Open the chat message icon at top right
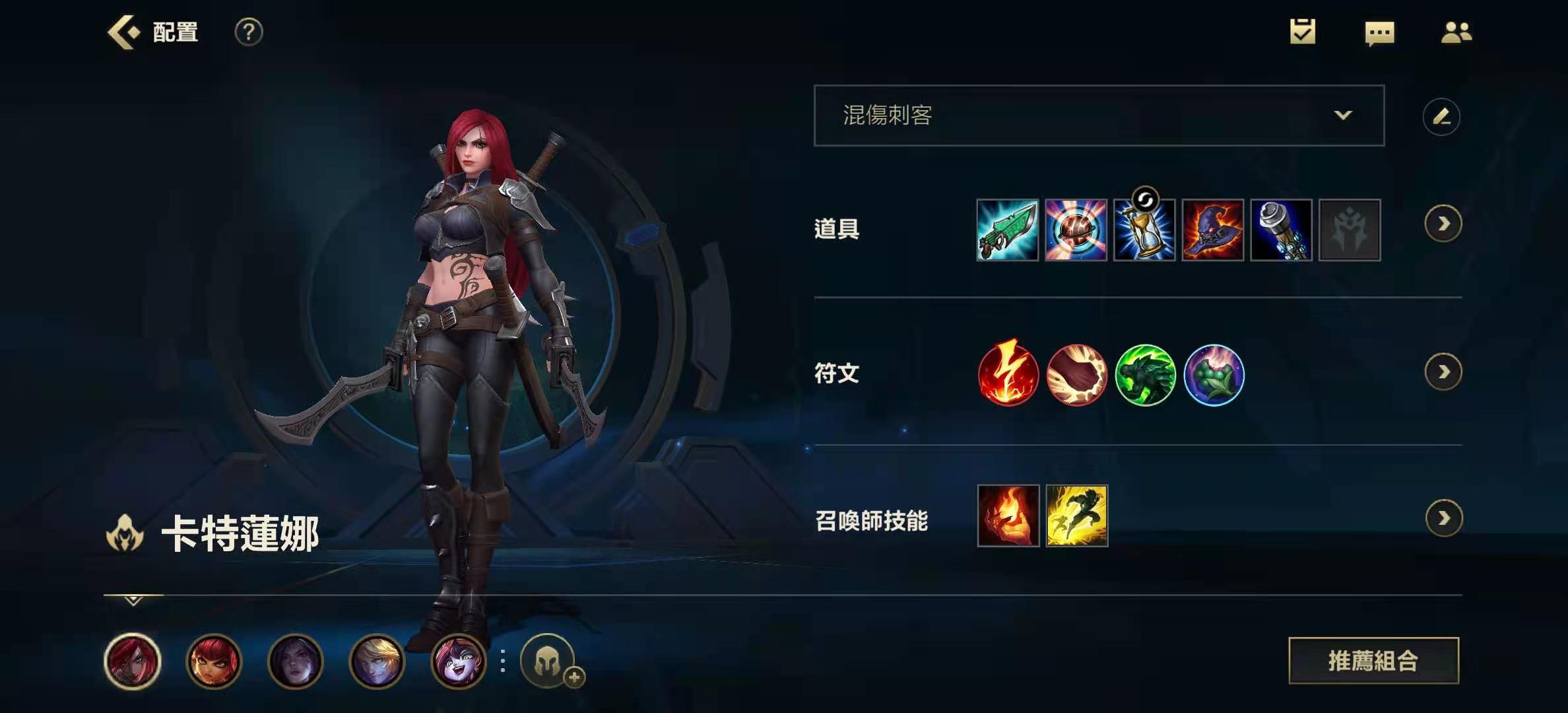1568x713 pixels. (1381, 32)
